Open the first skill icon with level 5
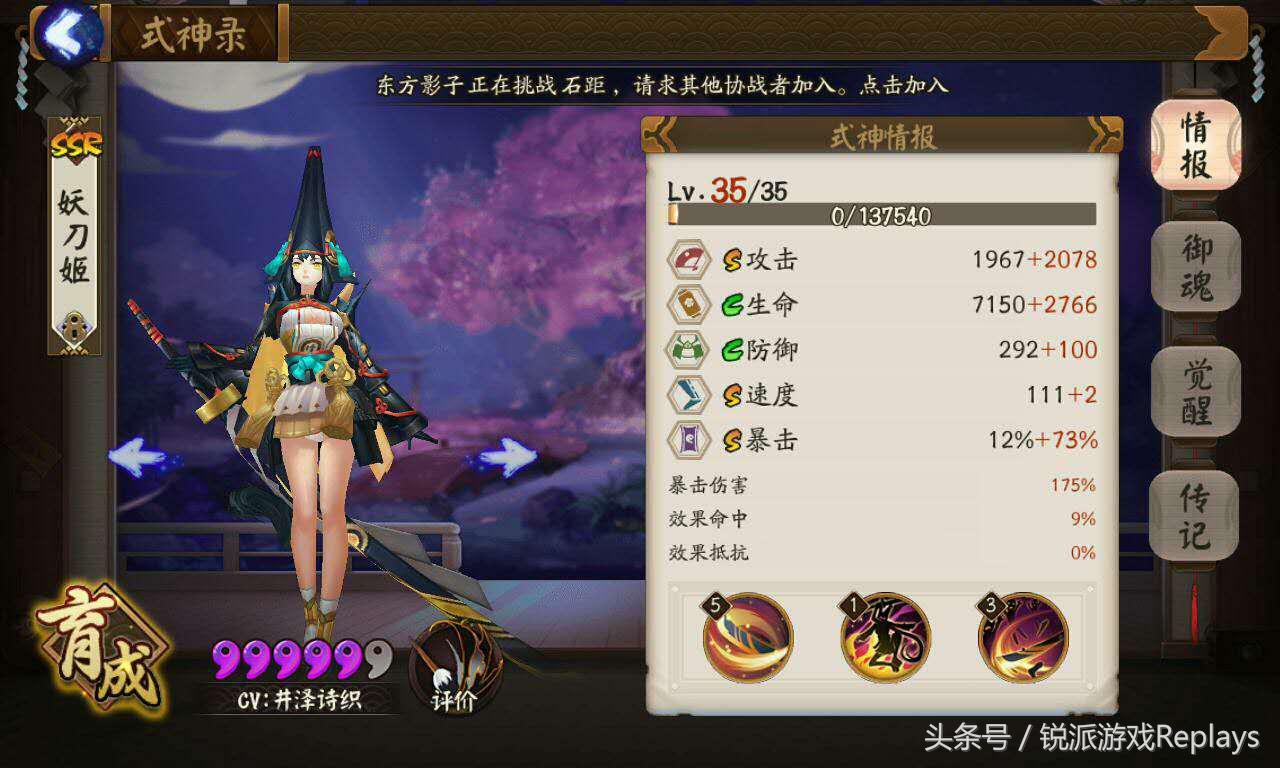 coord(745,637)
